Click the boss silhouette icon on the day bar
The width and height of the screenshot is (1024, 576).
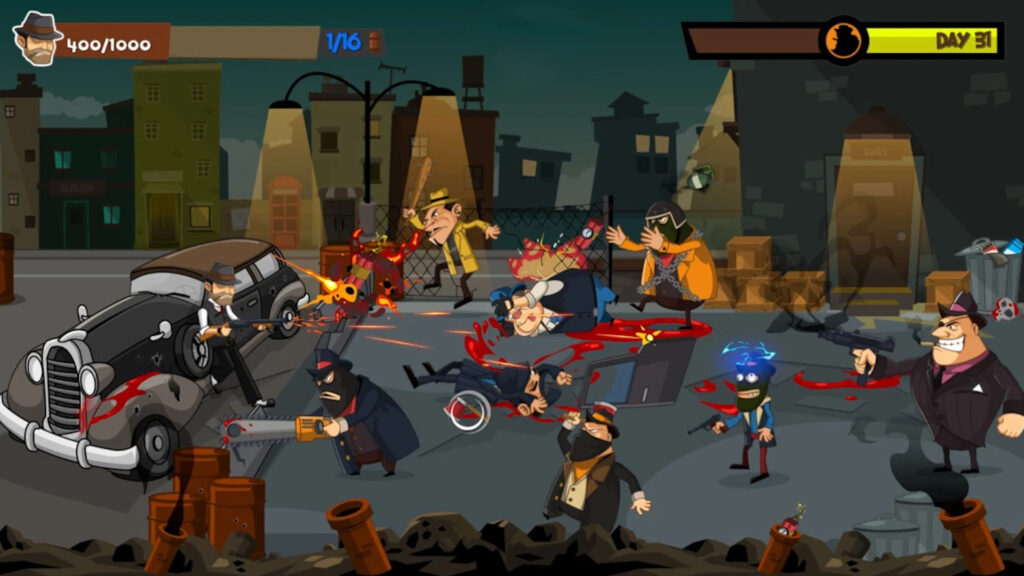click(x=842, y=41)
